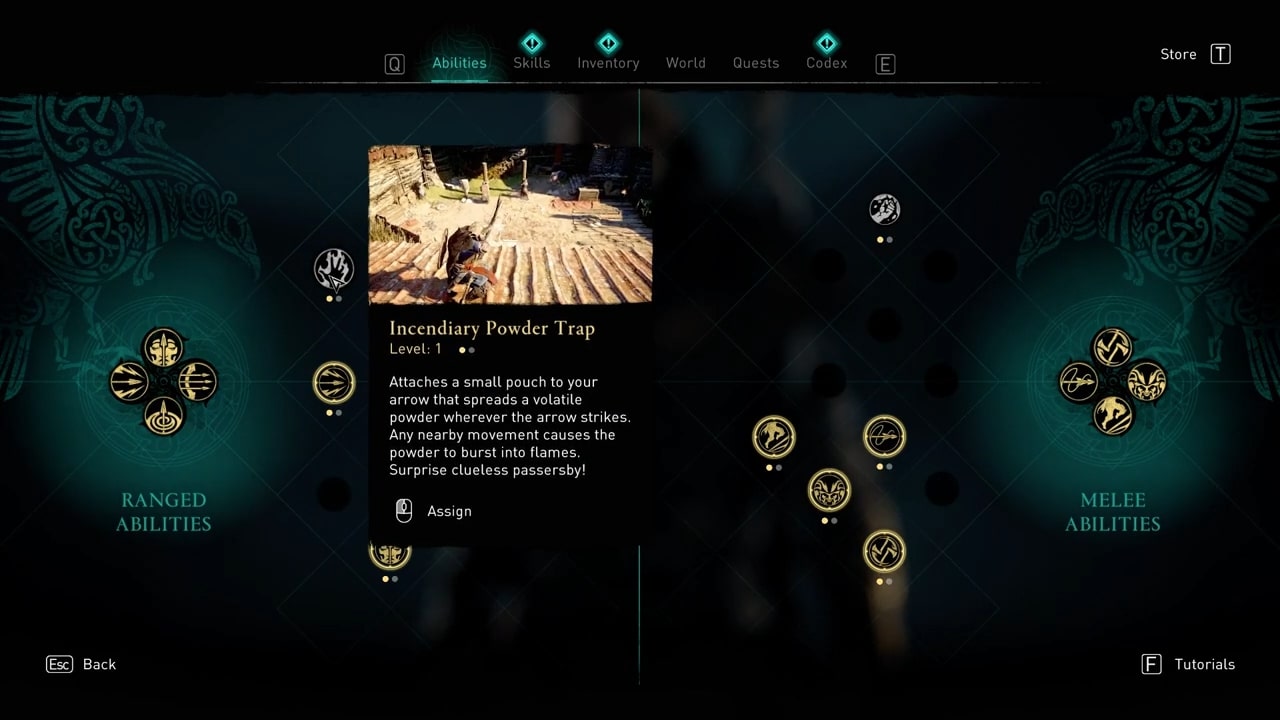Click the triple-arrow volley icon in the ranged diamond
The height and width of the screenshot is (720, 1280).
196,383
